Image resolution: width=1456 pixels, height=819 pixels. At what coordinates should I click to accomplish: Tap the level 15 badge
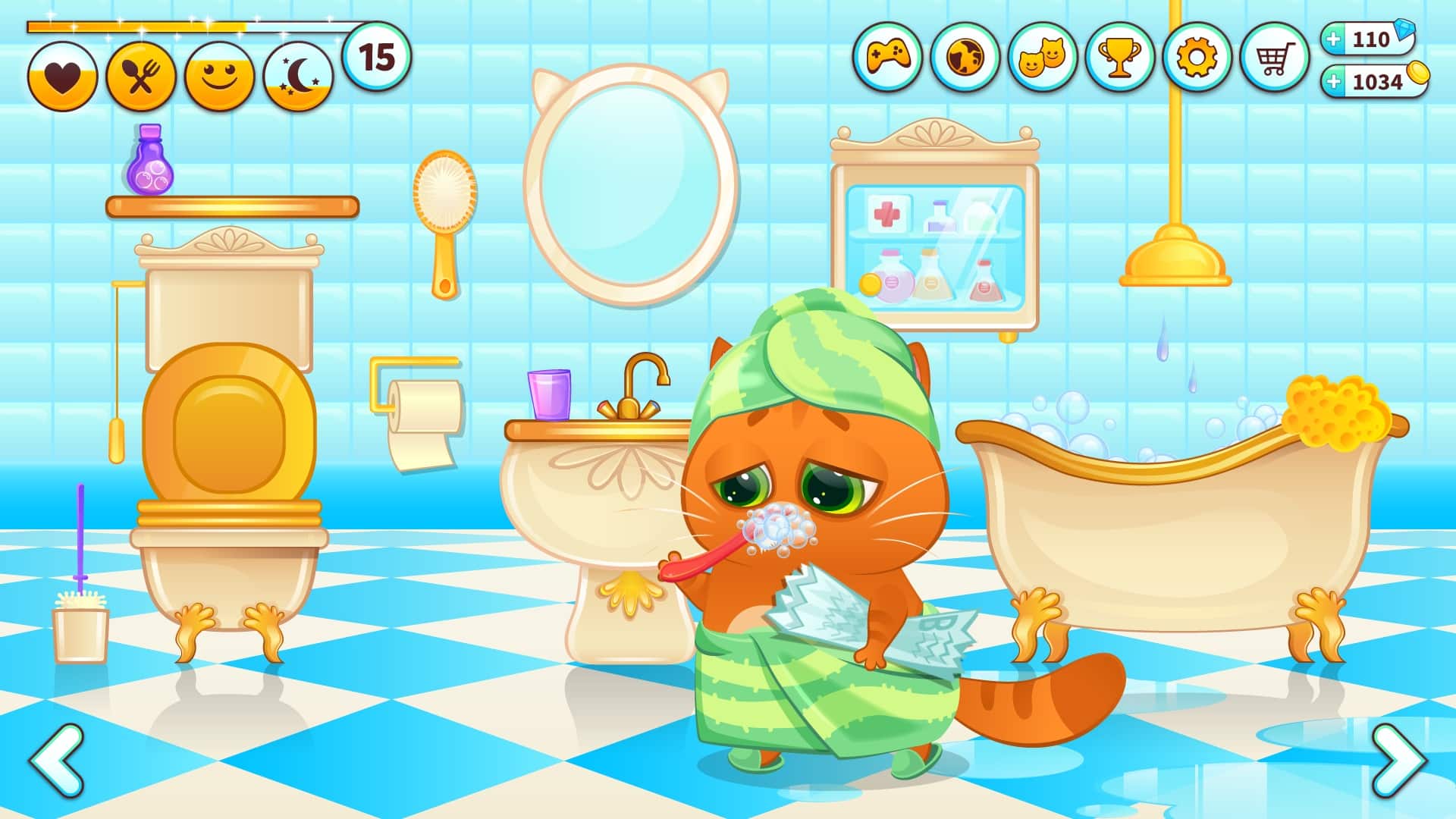pos(377,57)
